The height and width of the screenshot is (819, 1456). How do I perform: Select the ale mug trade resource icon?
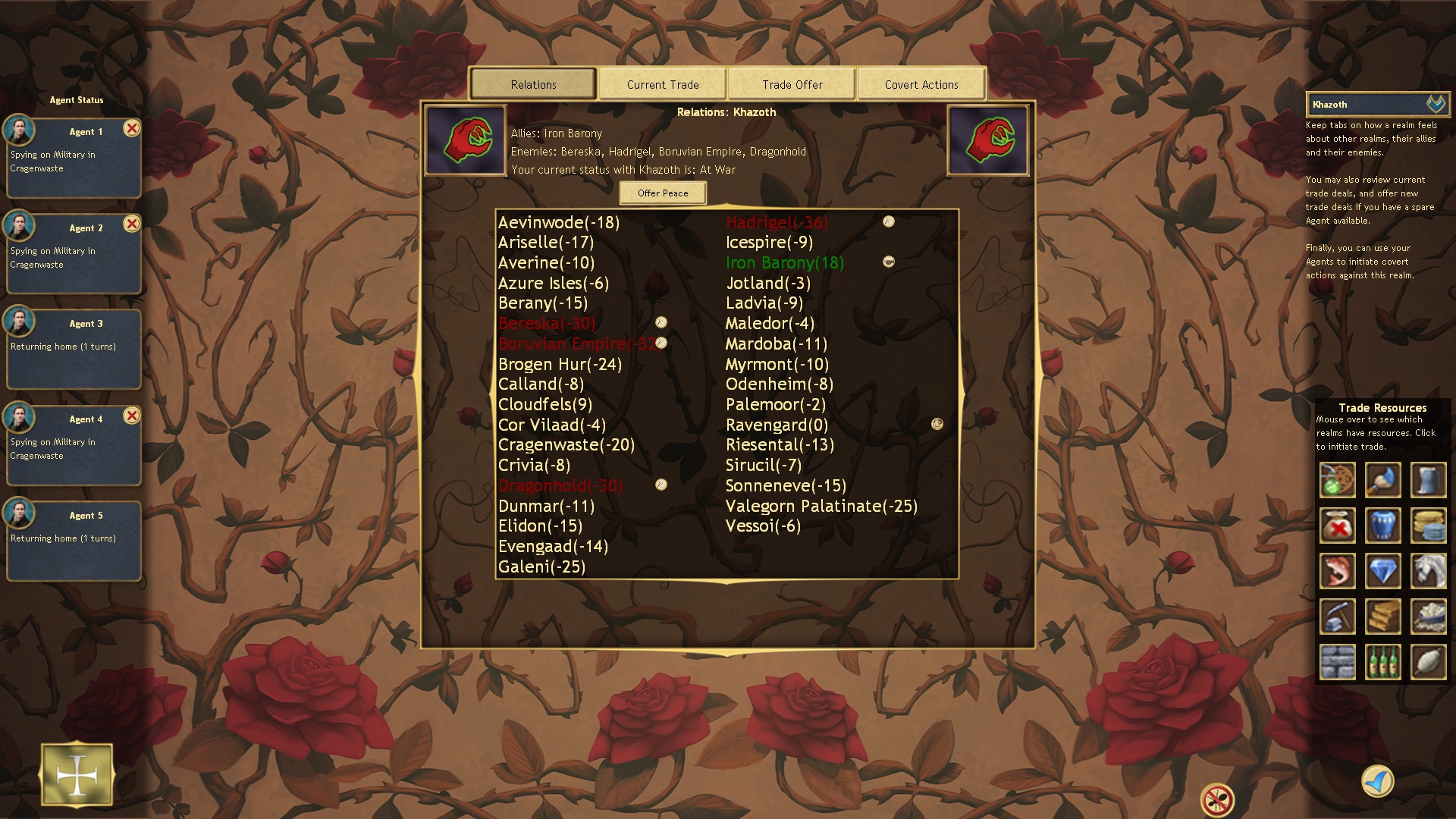(1428, 480)
